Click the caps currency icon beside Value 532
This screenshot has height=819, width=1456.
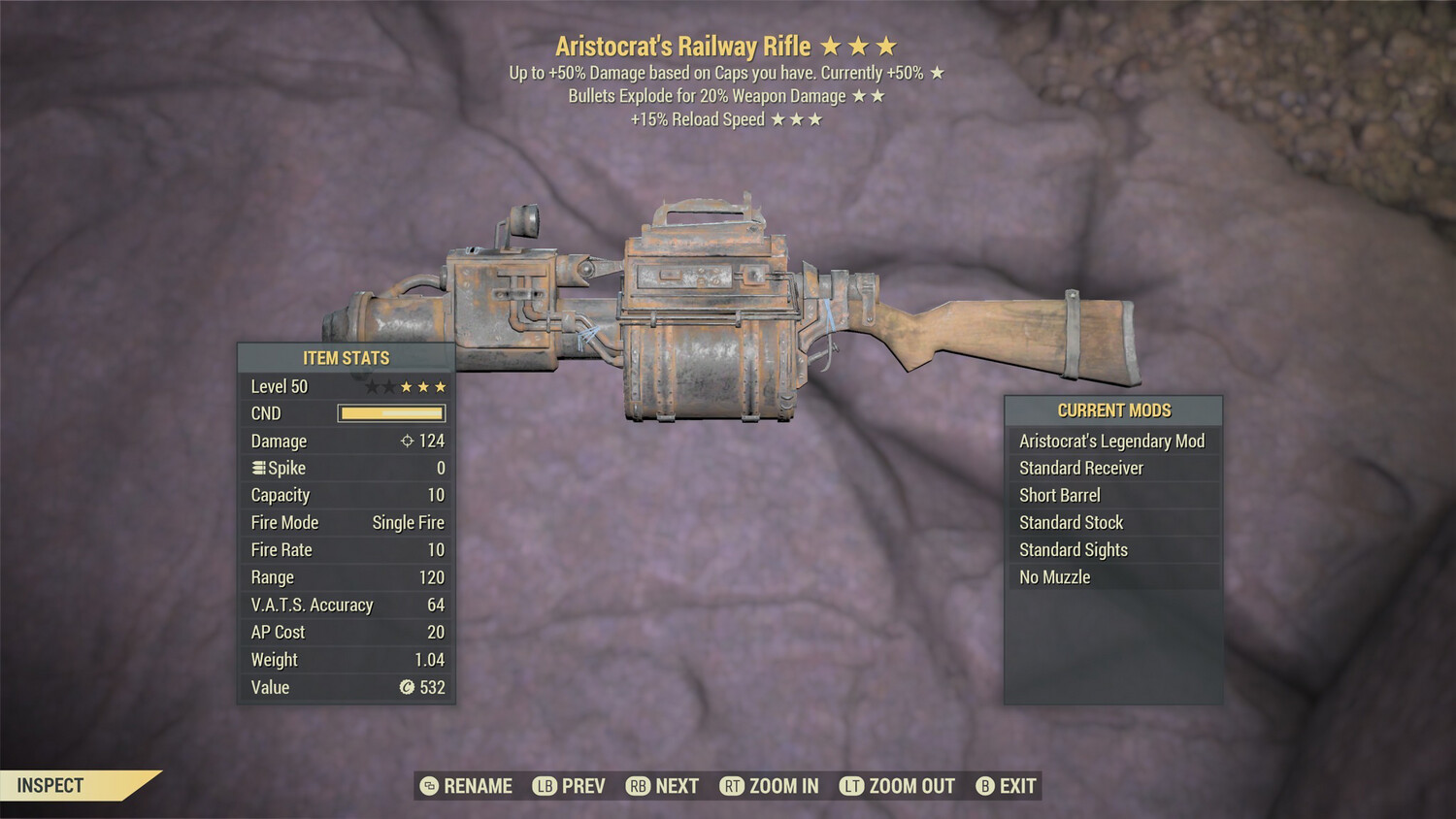click(406, 687)
